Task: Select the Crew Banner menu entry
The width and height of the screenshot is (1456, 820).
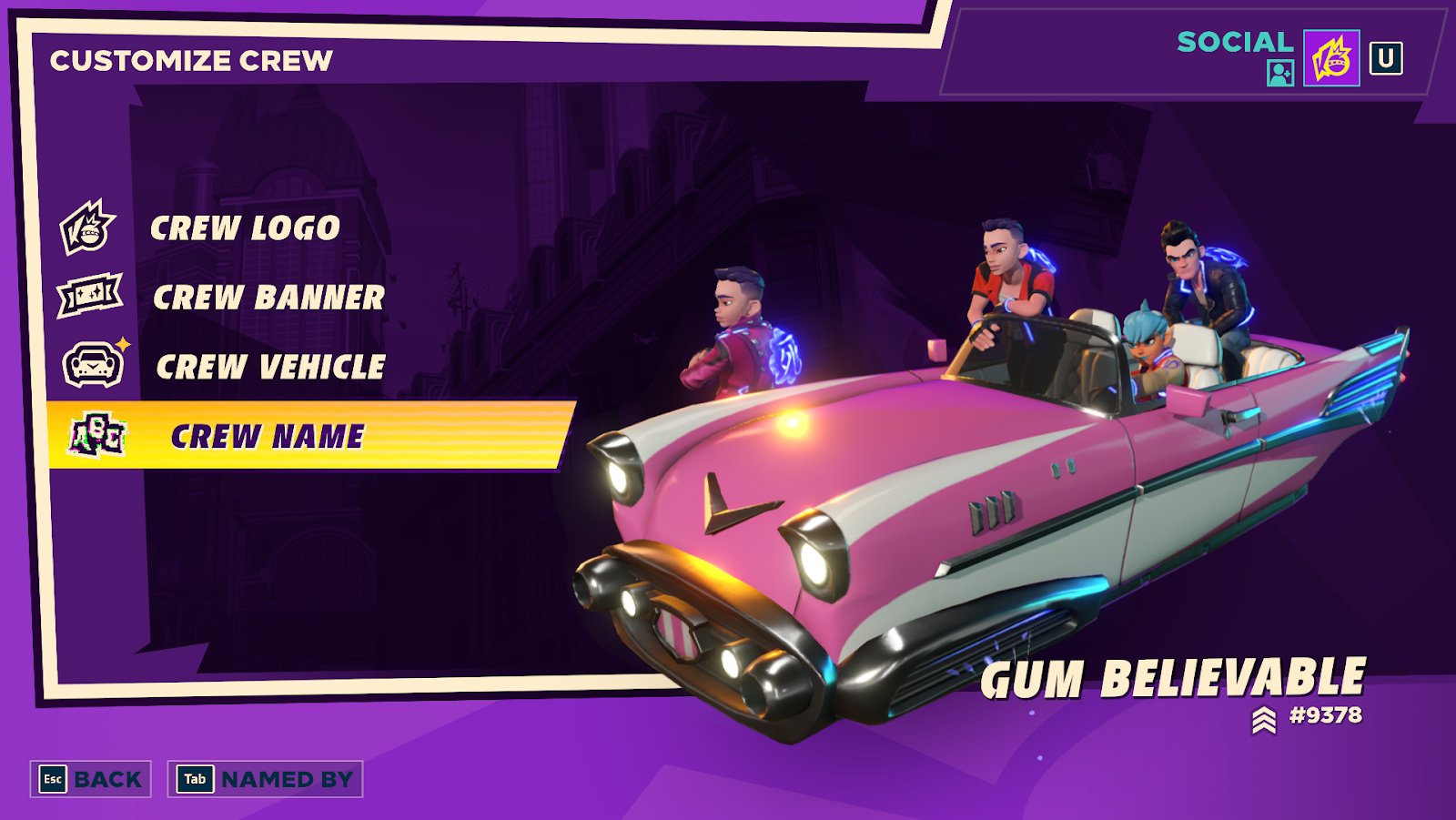Action: tap(268, 298)
